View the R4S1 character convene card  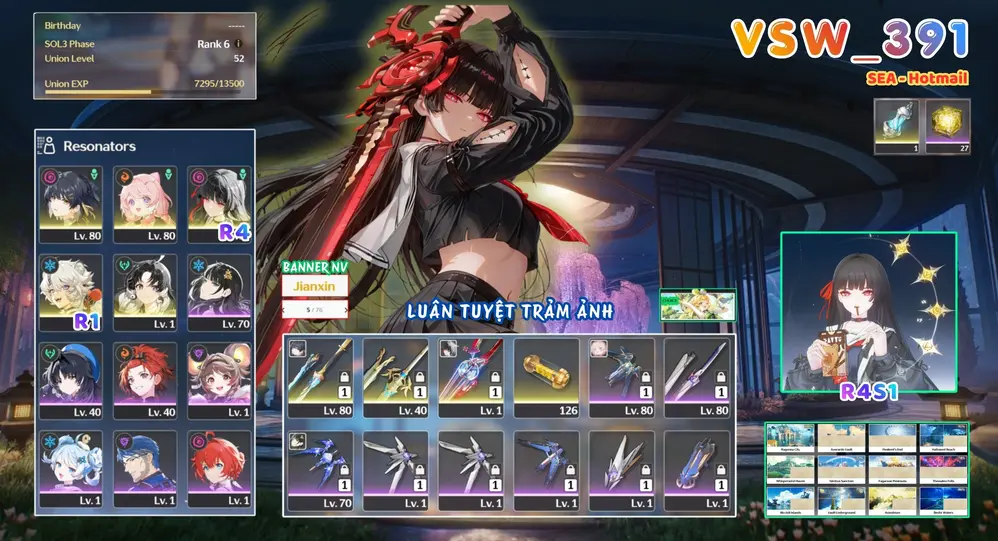click(x=869, y=312)
